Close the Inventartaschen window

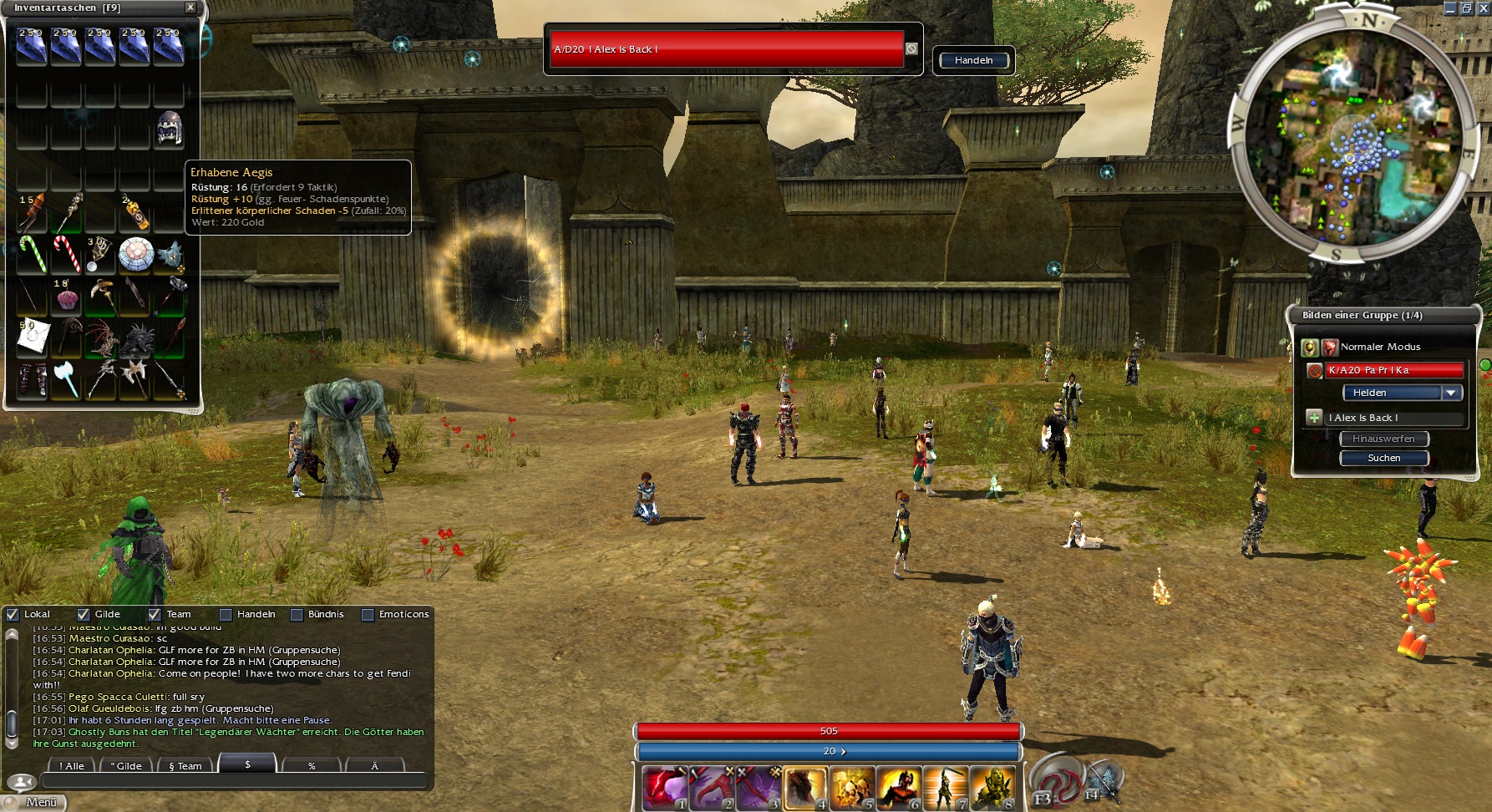point(190,8)
